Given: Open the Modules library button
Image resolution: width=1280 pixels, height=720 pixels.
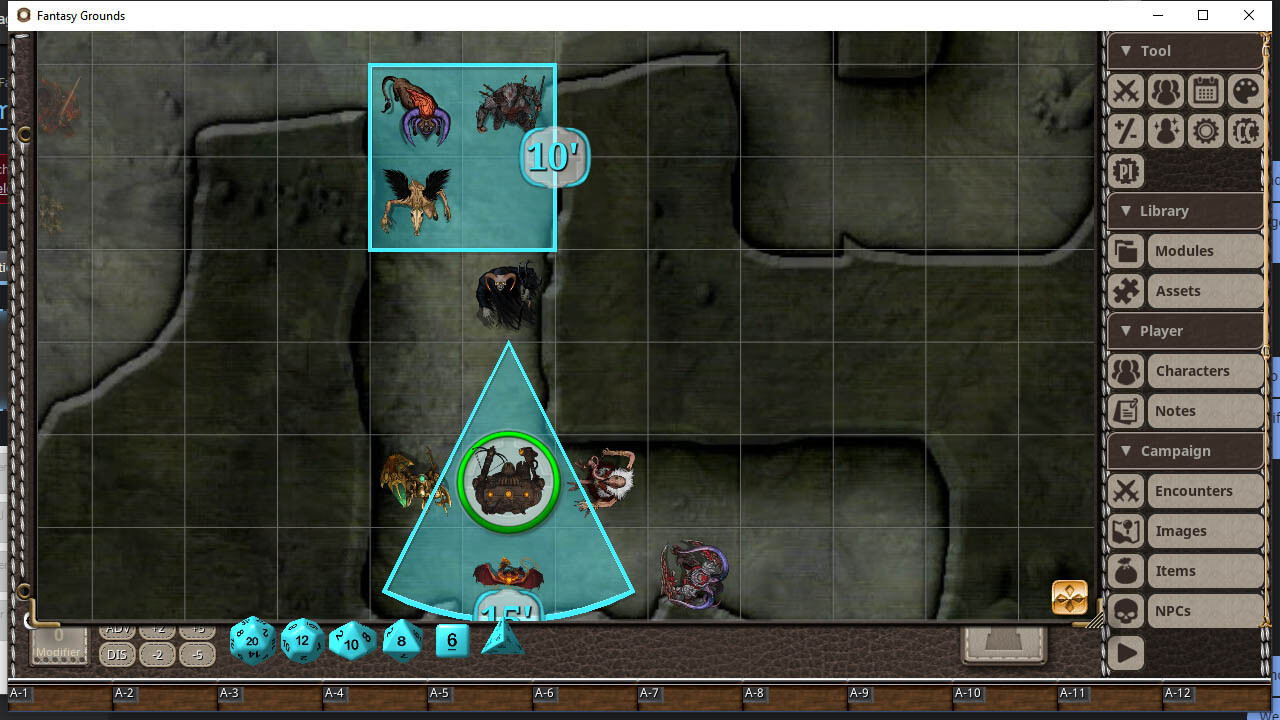Looking at the screenshot, I should [1185, 250].
